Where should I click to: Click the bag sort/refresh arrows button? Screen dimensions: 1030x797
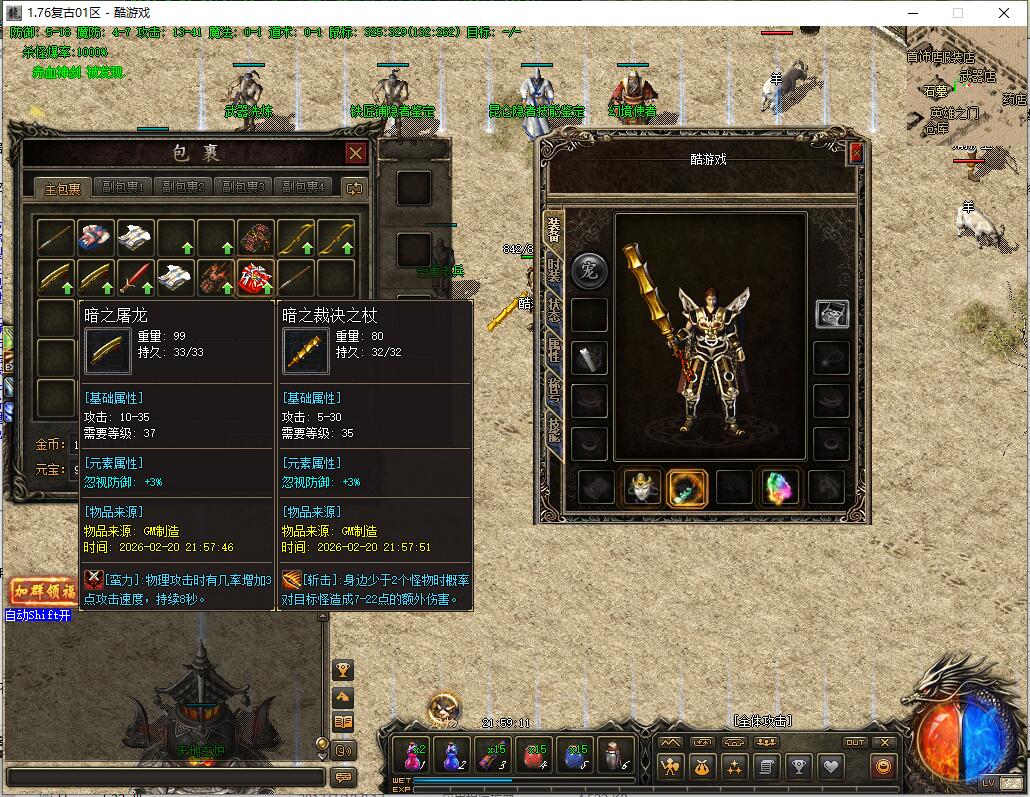tap(354, 187)
